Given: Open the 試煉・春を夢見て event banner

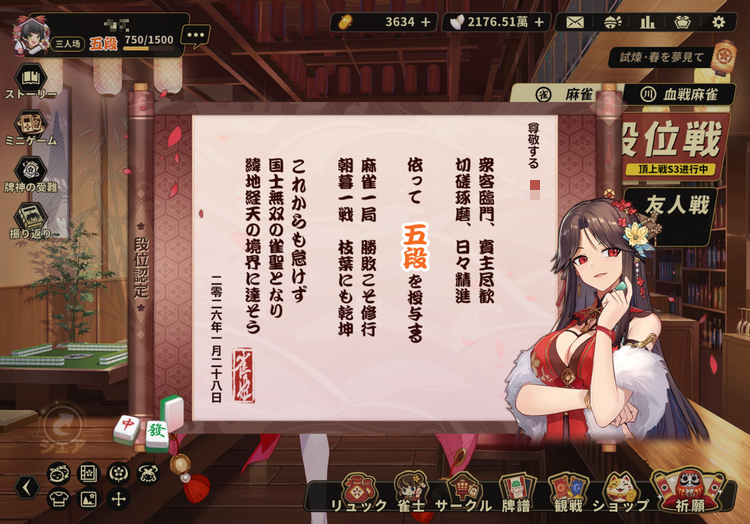Looking at the screenshot, I should click(x=664, y=58).
